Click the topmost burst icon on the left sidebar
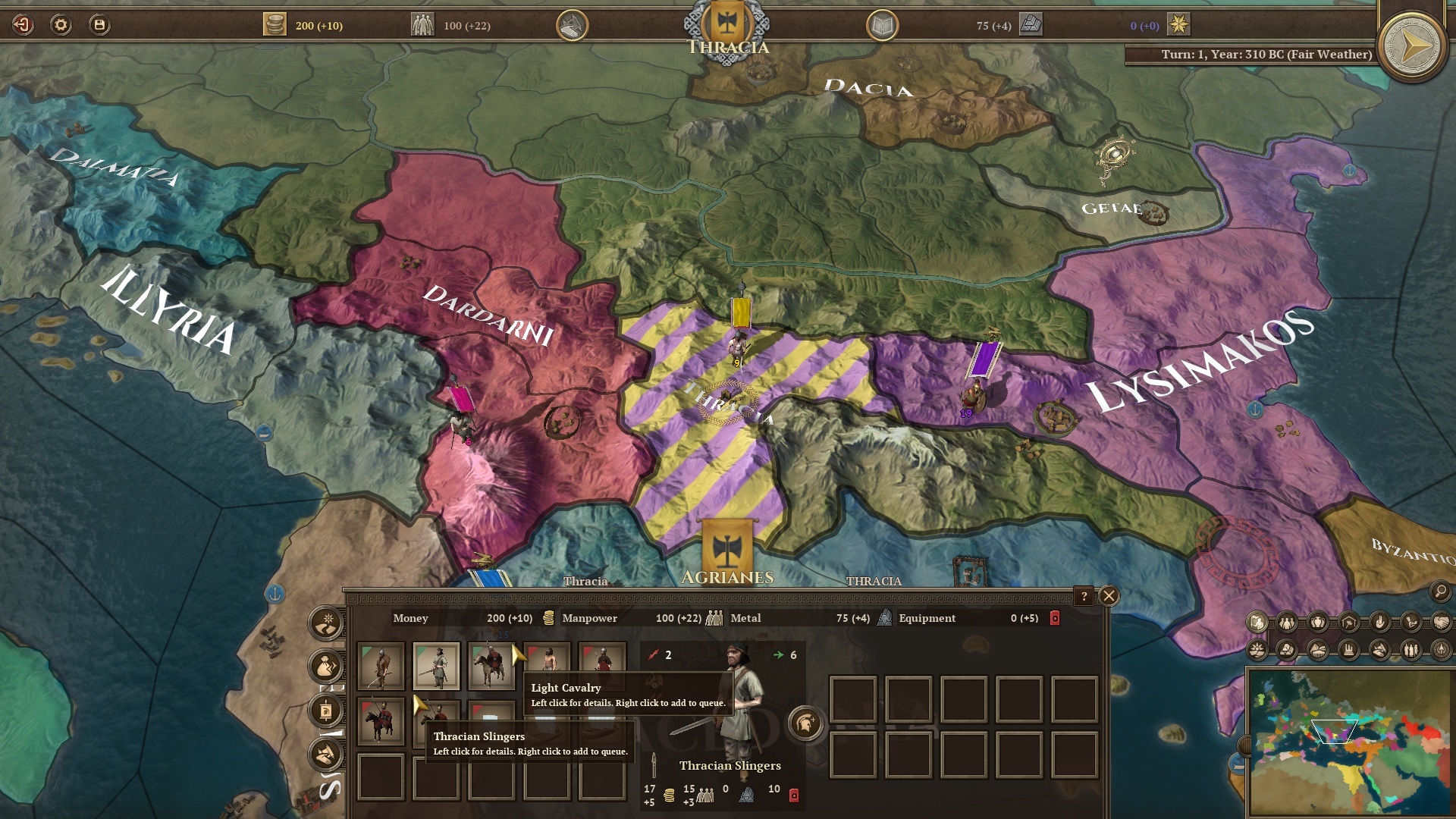Image resolution: width=1456 pixels, height=819 pixels. tap(324, 622)
